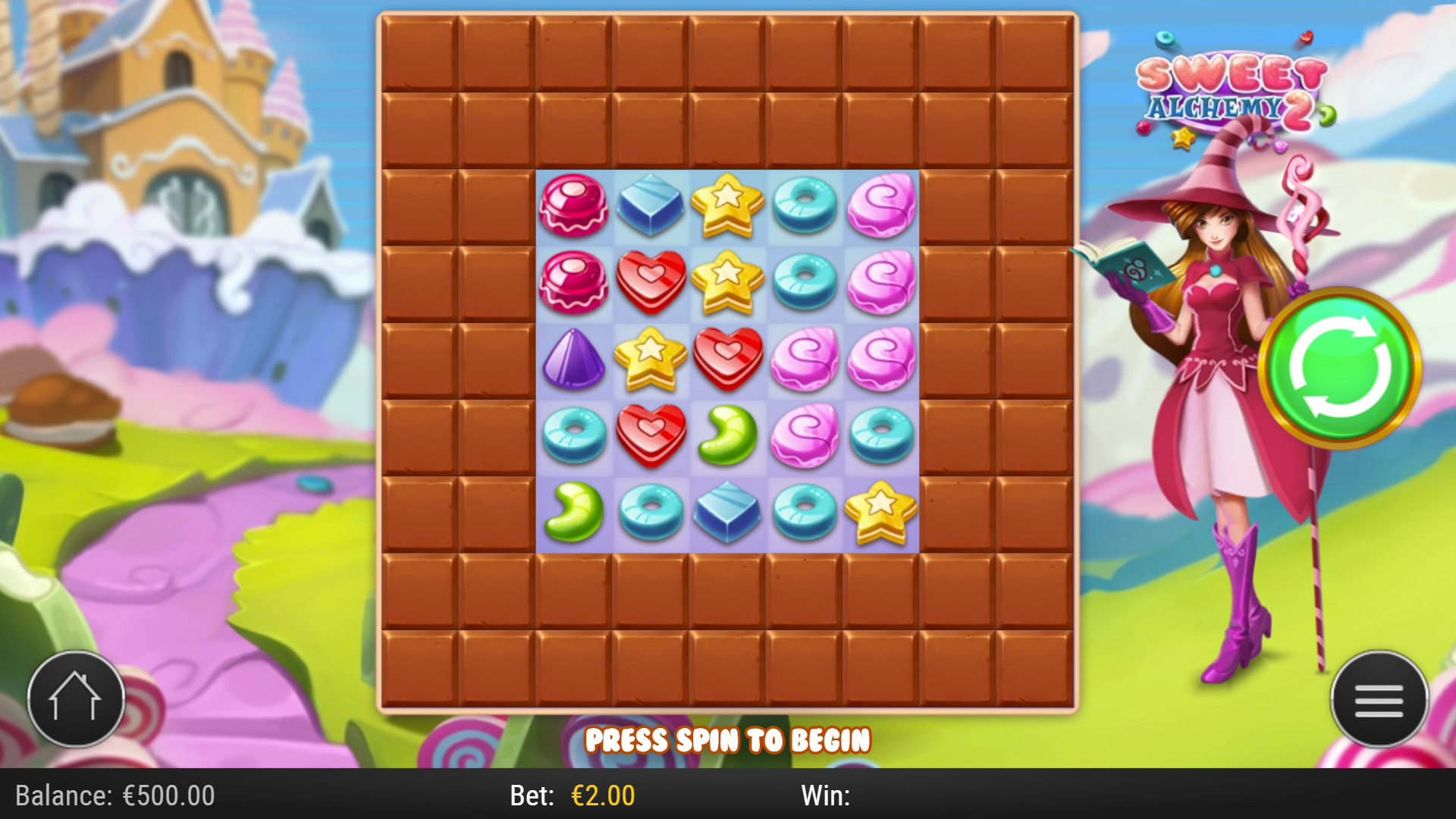Select the yellow star candy in the top row
Viewport: 1456px width, 819px height.
point(726,205)
